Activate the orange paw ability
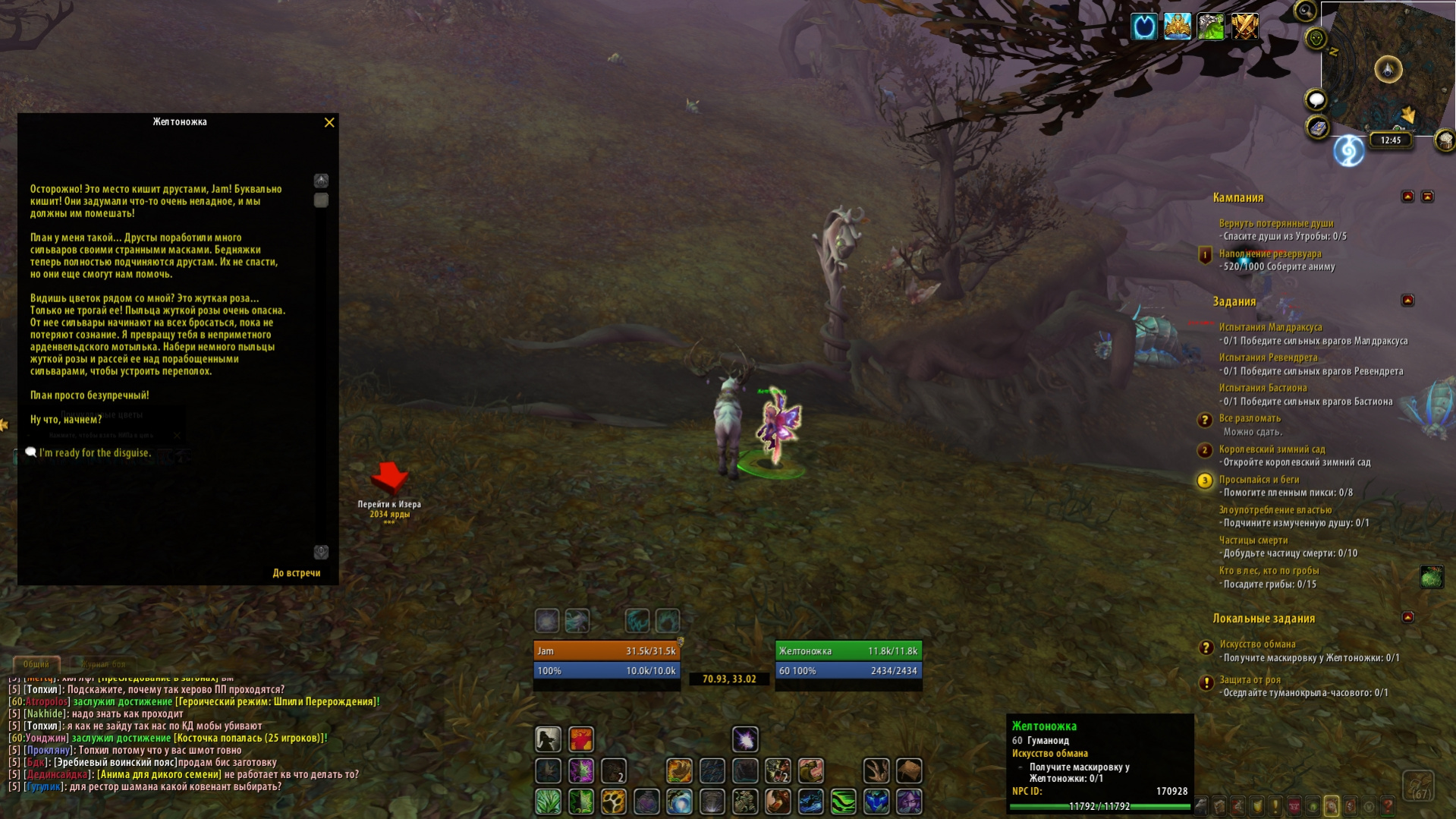This screenshot has width=1456, height=819. click(614, 802)
